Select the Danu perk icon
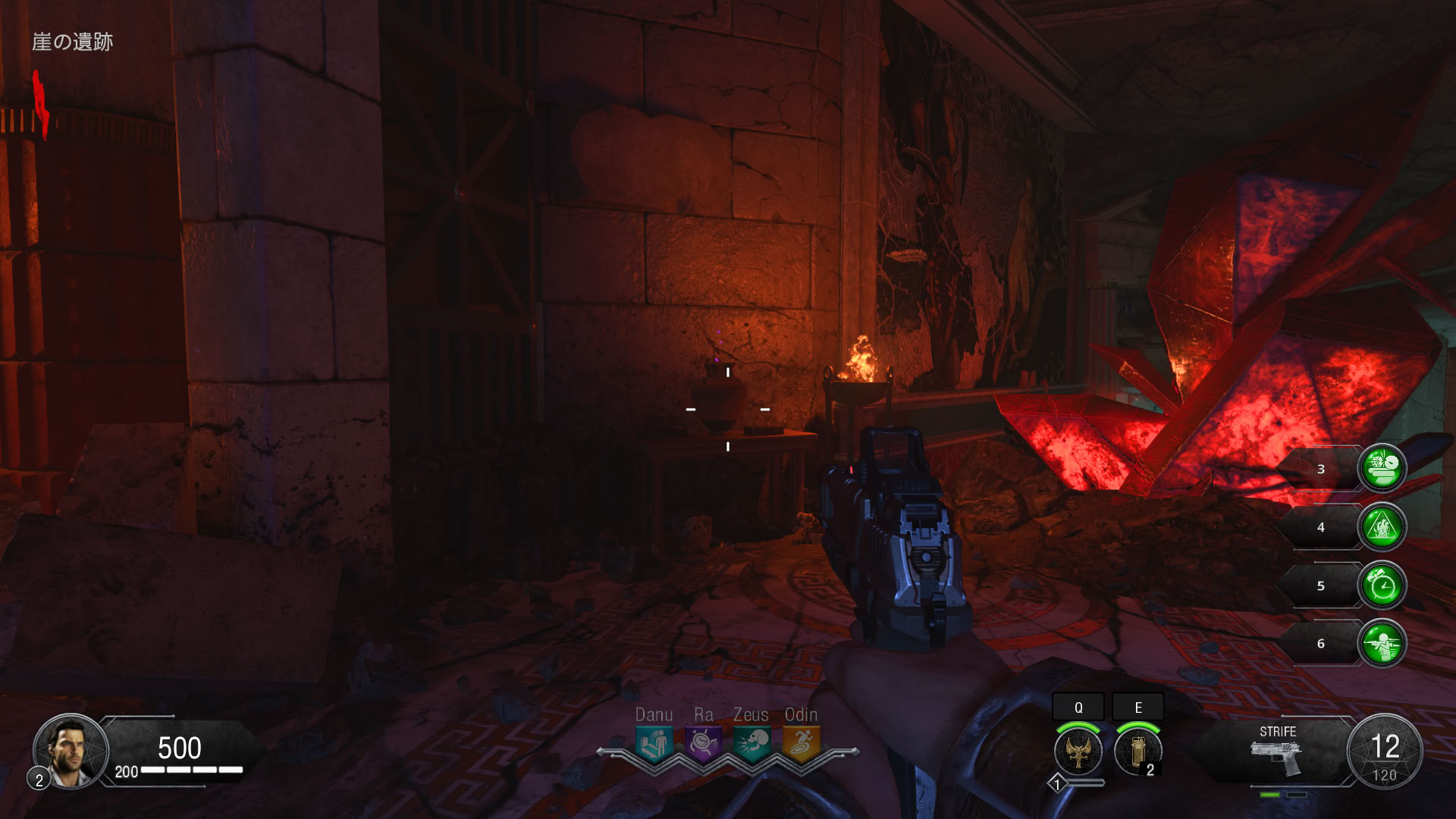Image resolution: width=1456 pixels, height=819 pixels. click(654, 743)
